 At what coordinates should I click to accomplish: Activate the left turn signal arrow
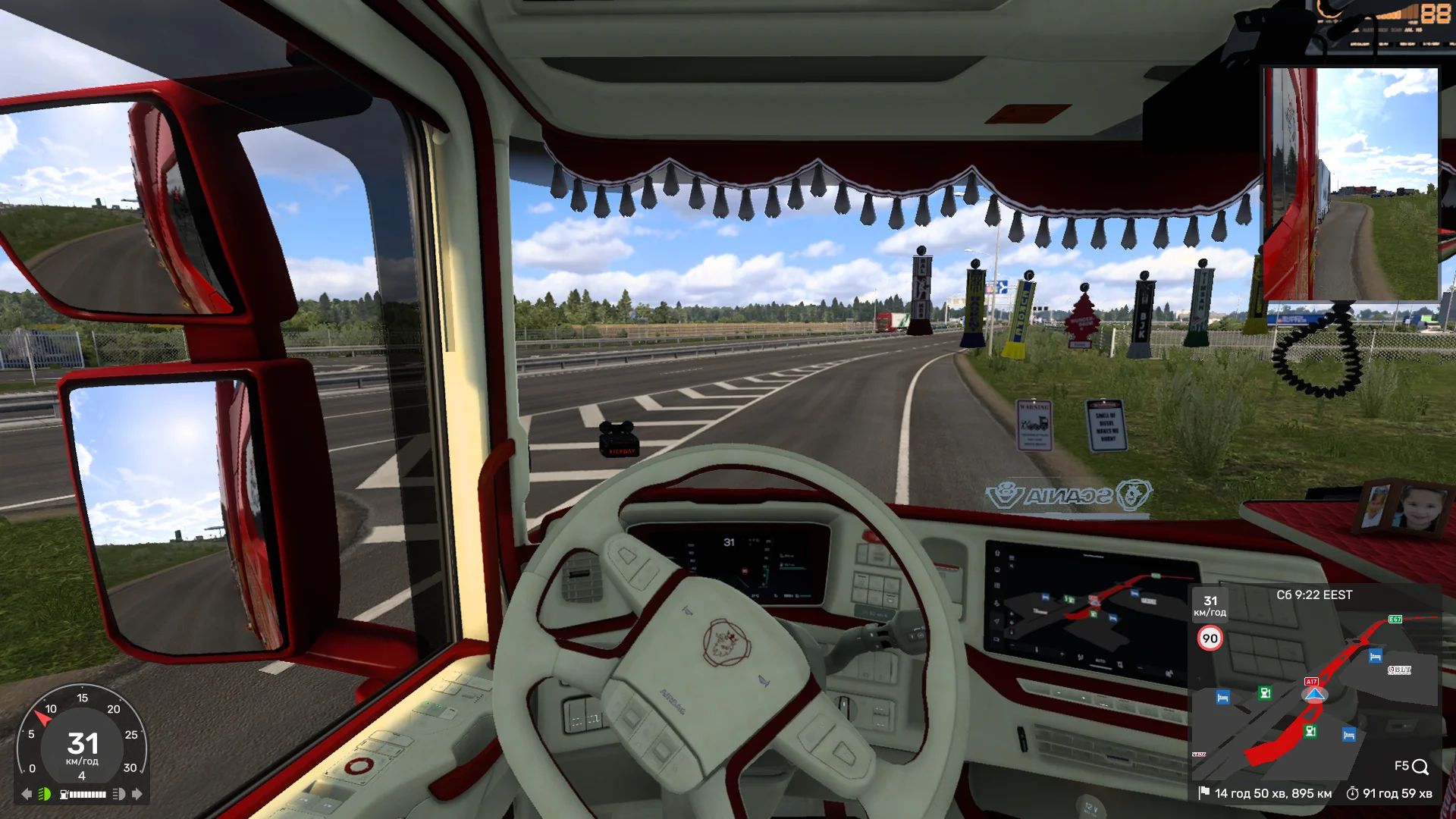(27, 794)
